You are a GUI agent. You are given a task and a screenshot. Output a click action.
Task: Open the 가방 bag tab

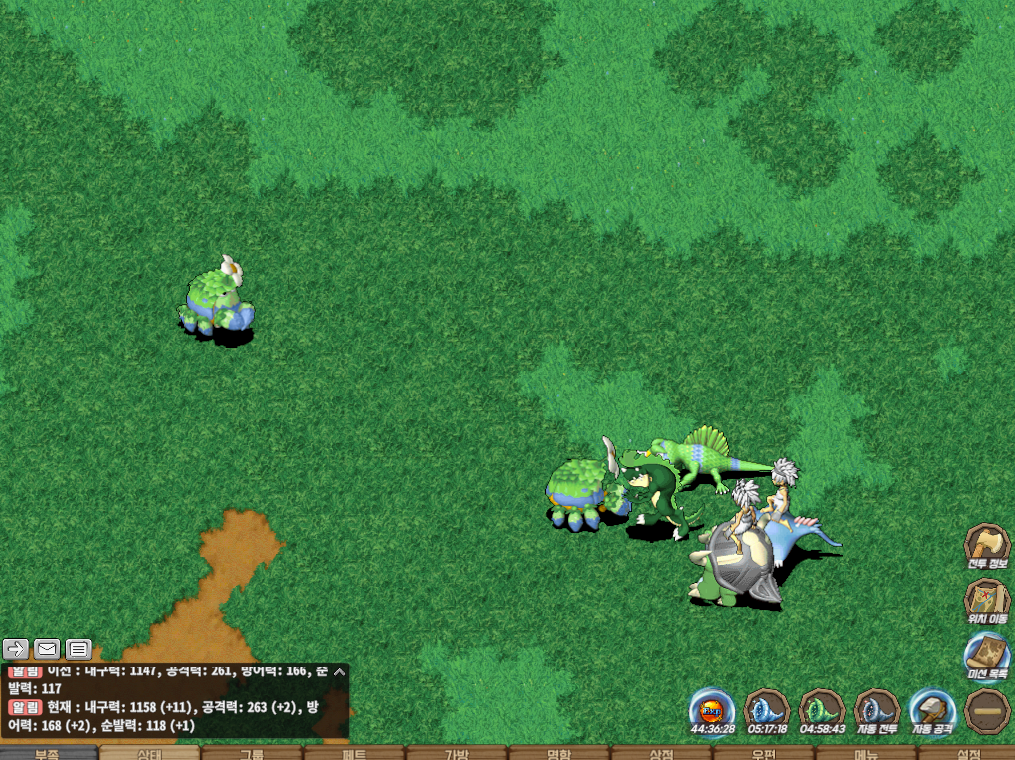(x=456, y=753)
